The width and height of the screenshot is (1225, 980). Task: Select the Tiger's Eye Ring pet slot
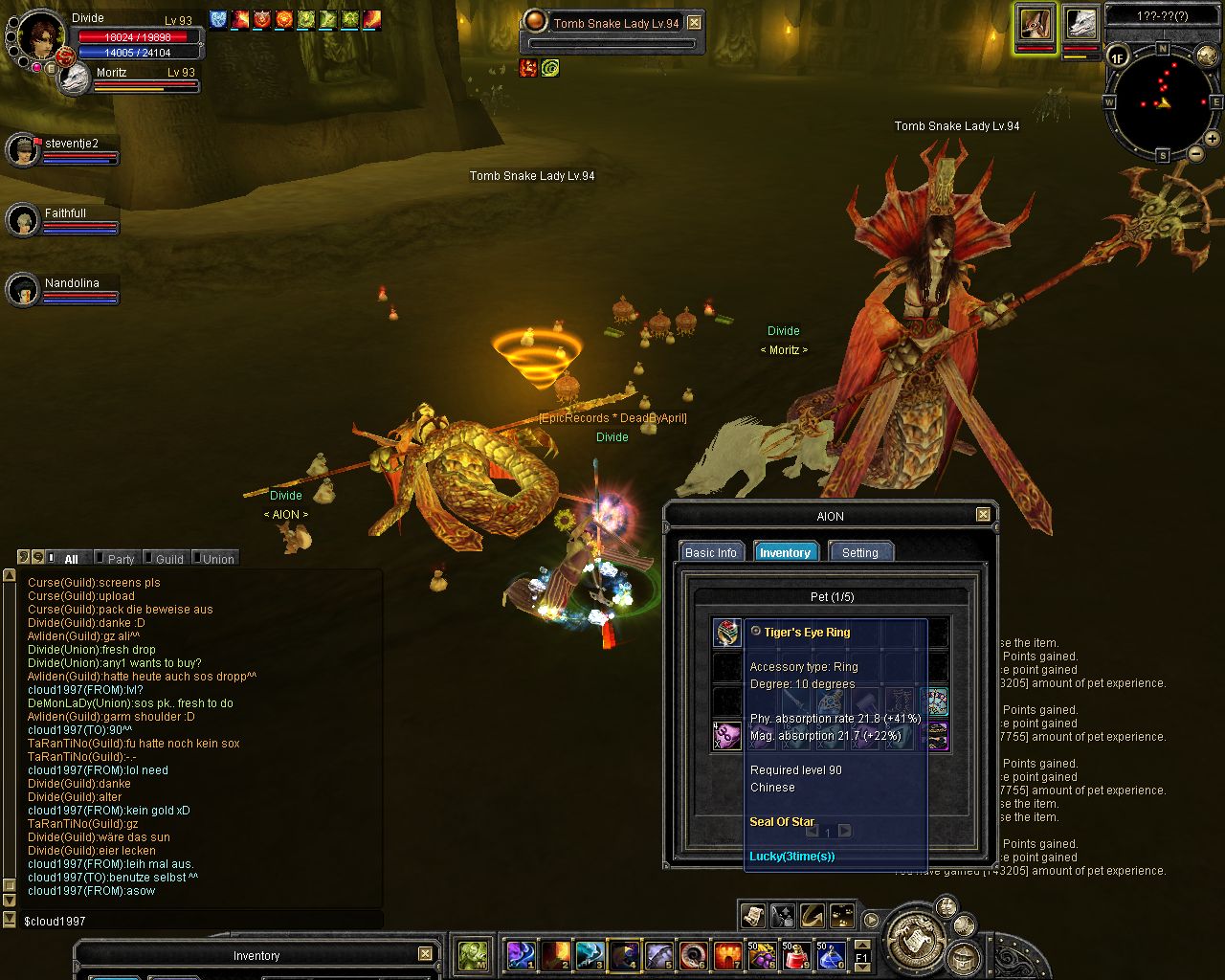[x=727, y=633]
